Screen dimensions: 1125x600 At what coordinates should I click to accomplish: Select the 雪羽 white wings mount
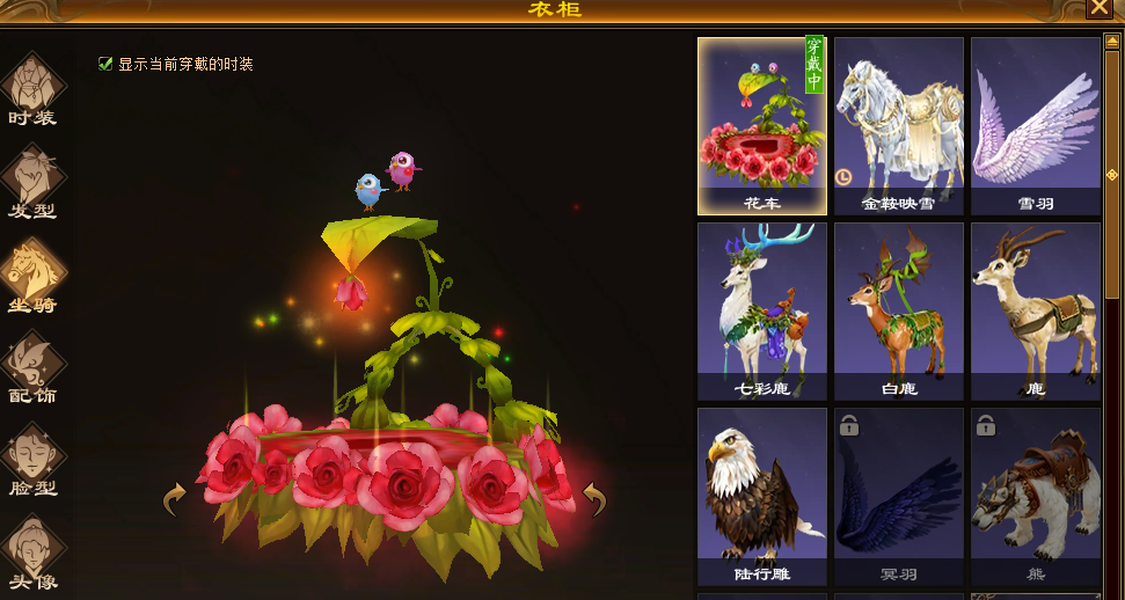point(1035,126)
